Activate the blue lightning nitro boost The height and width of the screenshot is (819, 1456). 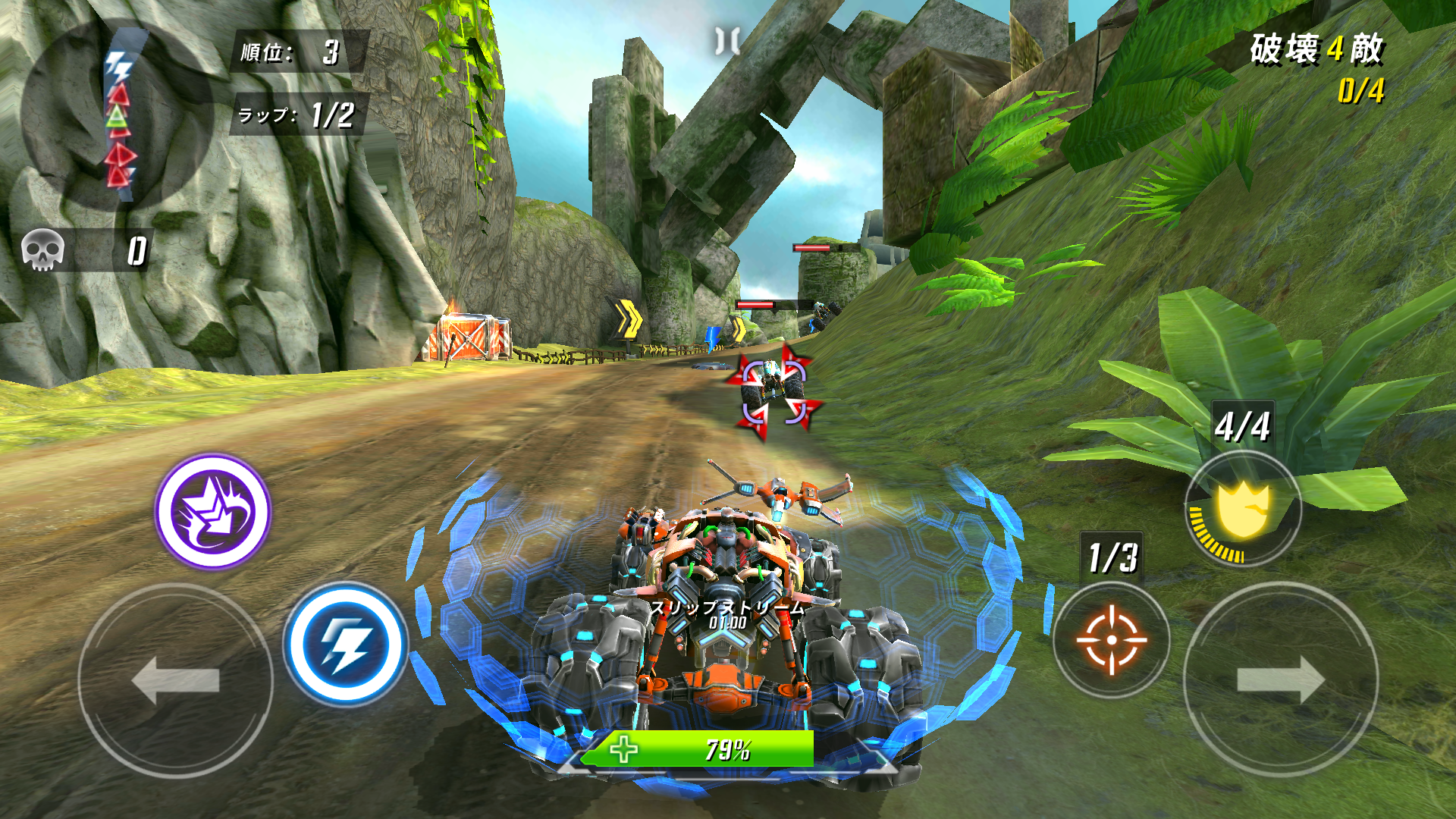click(x=346, y=645)
